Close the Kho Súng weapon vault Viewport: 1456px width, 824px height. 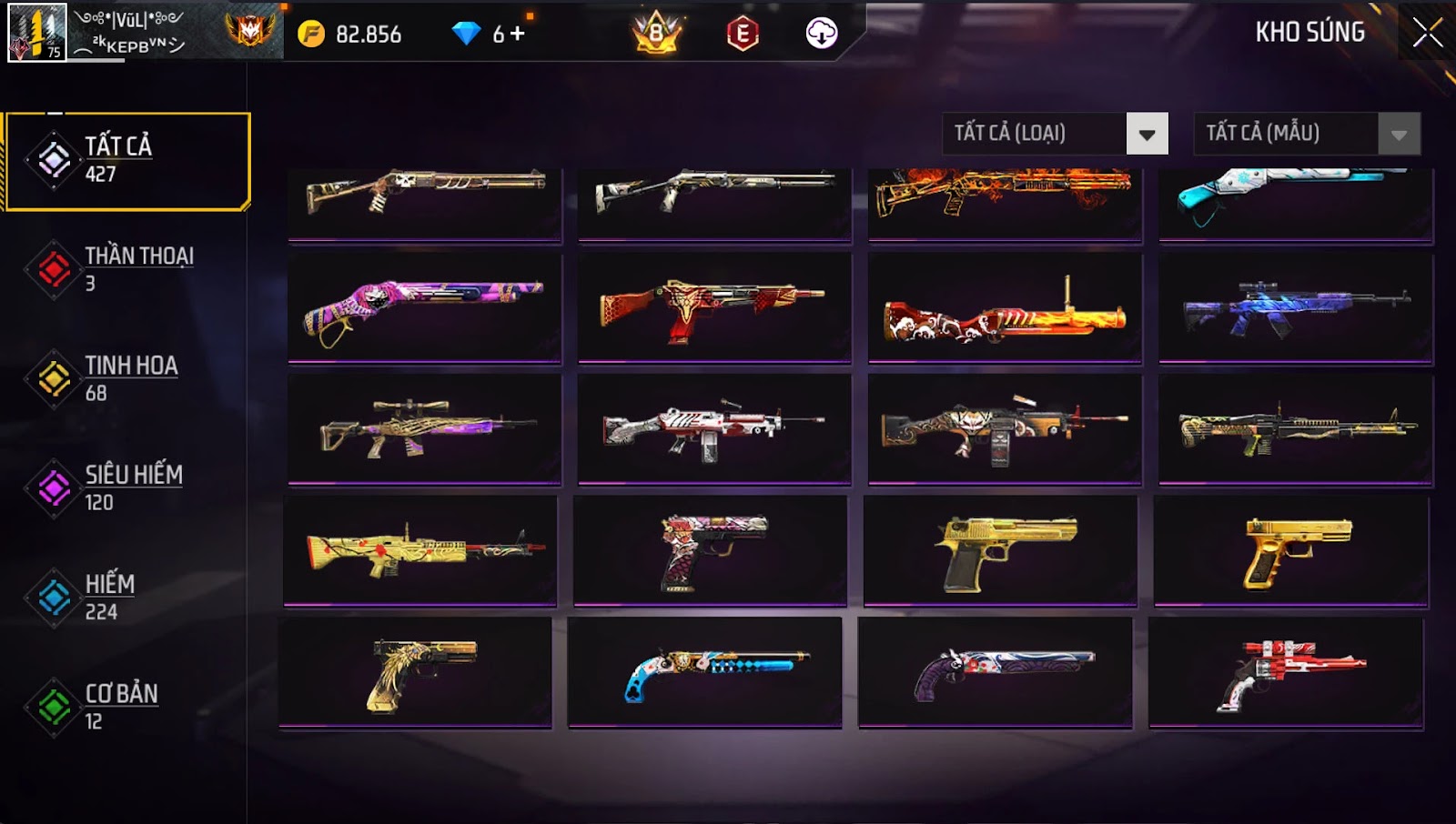pos(1427,33)
